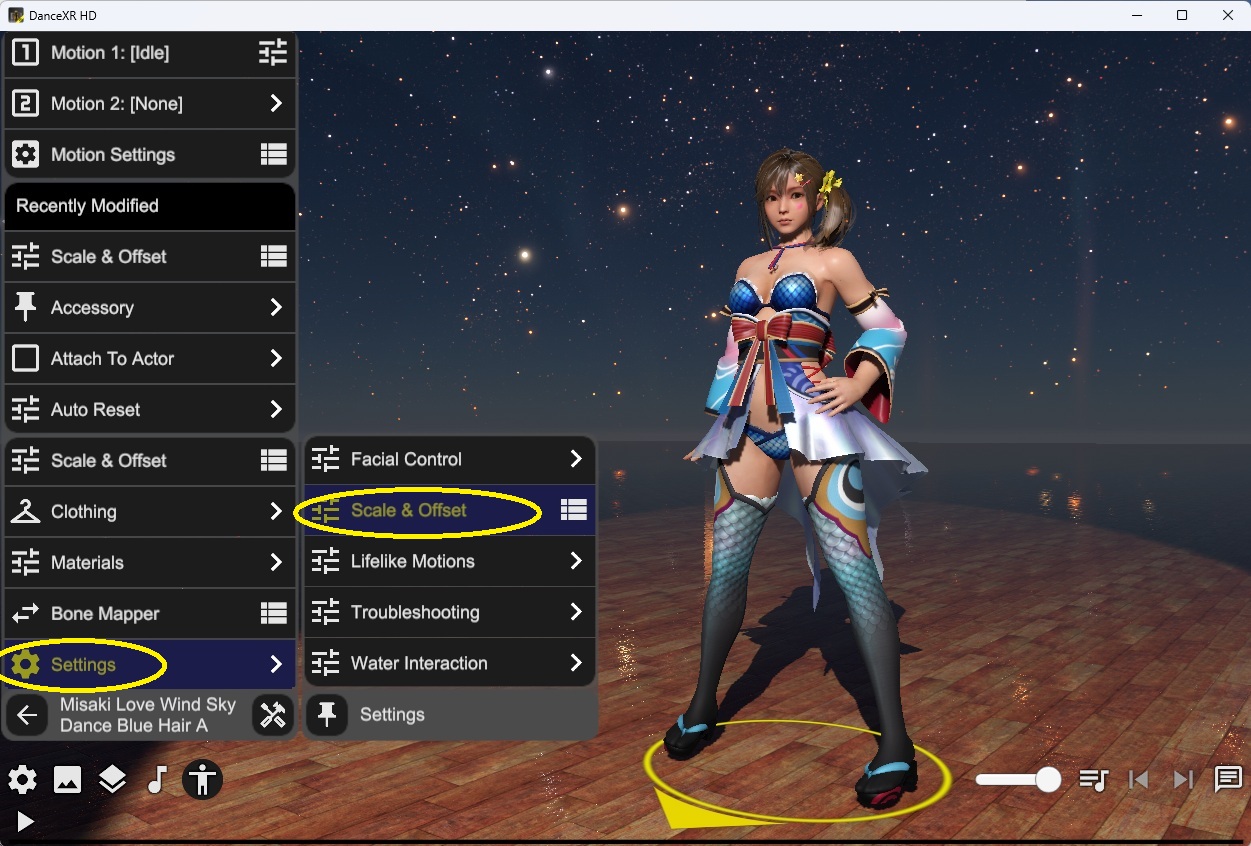Close the DanceXR HD window
The image size is (1251, 846).
point(1228,15)
